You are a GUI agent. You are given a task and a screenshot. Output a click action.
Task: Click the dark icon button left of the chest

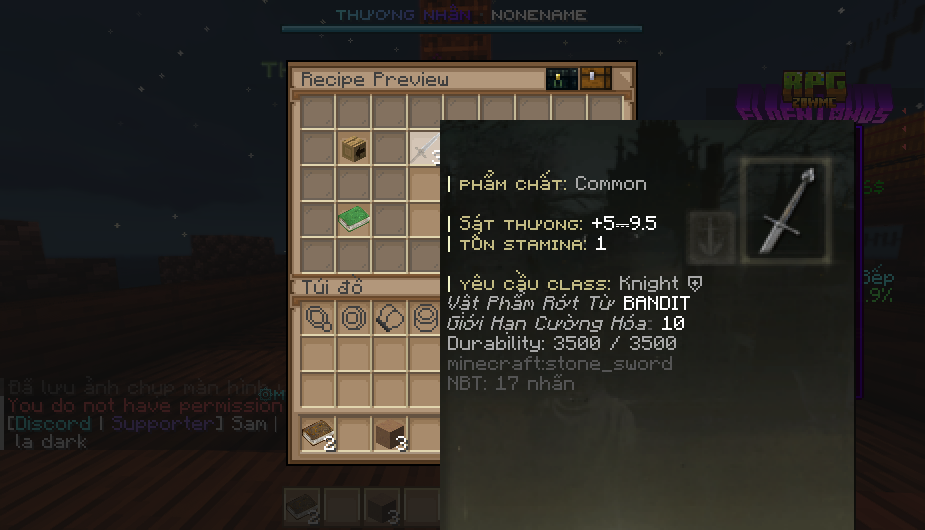point(561,79)
